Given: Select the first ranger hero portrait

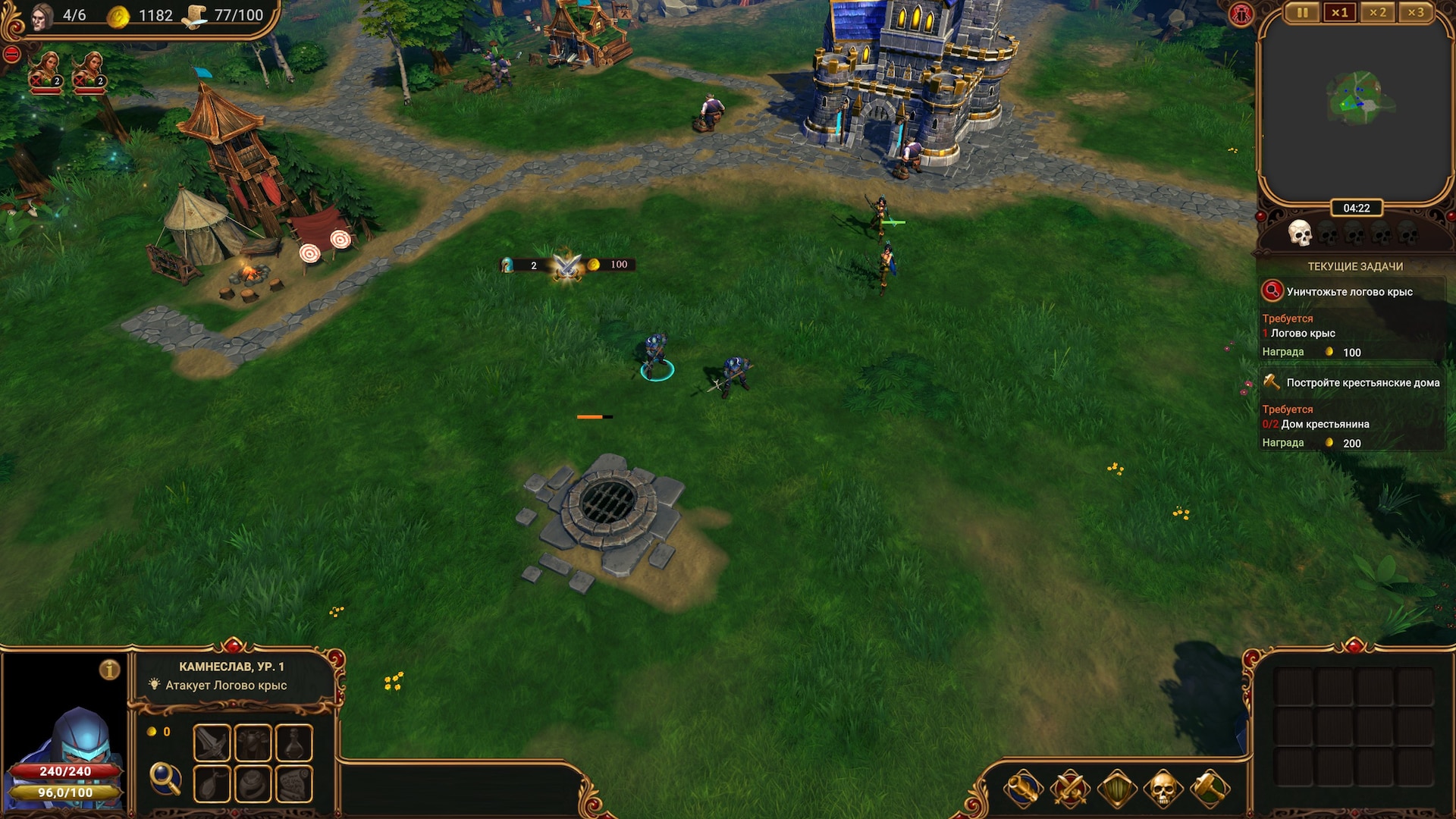Looking at the screenshot, I should pyautogui.click(x=45, y=72).
